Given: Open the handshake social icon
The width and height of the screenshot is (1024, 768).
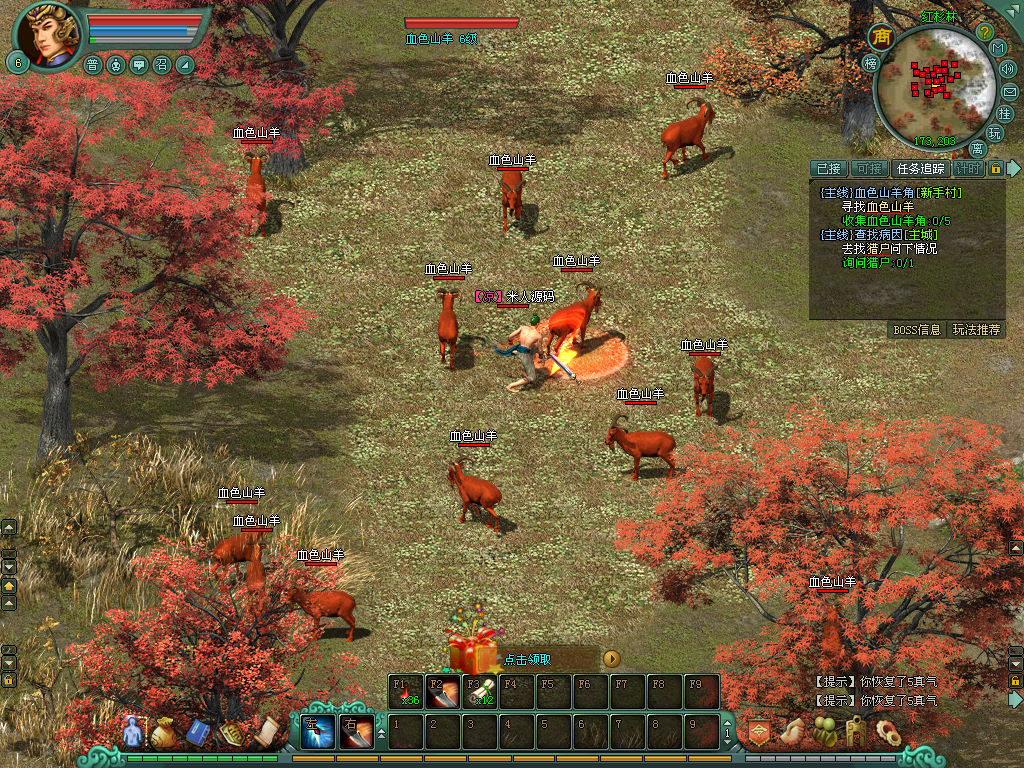Looking at the screenshot, I should (x=792, y=733).
